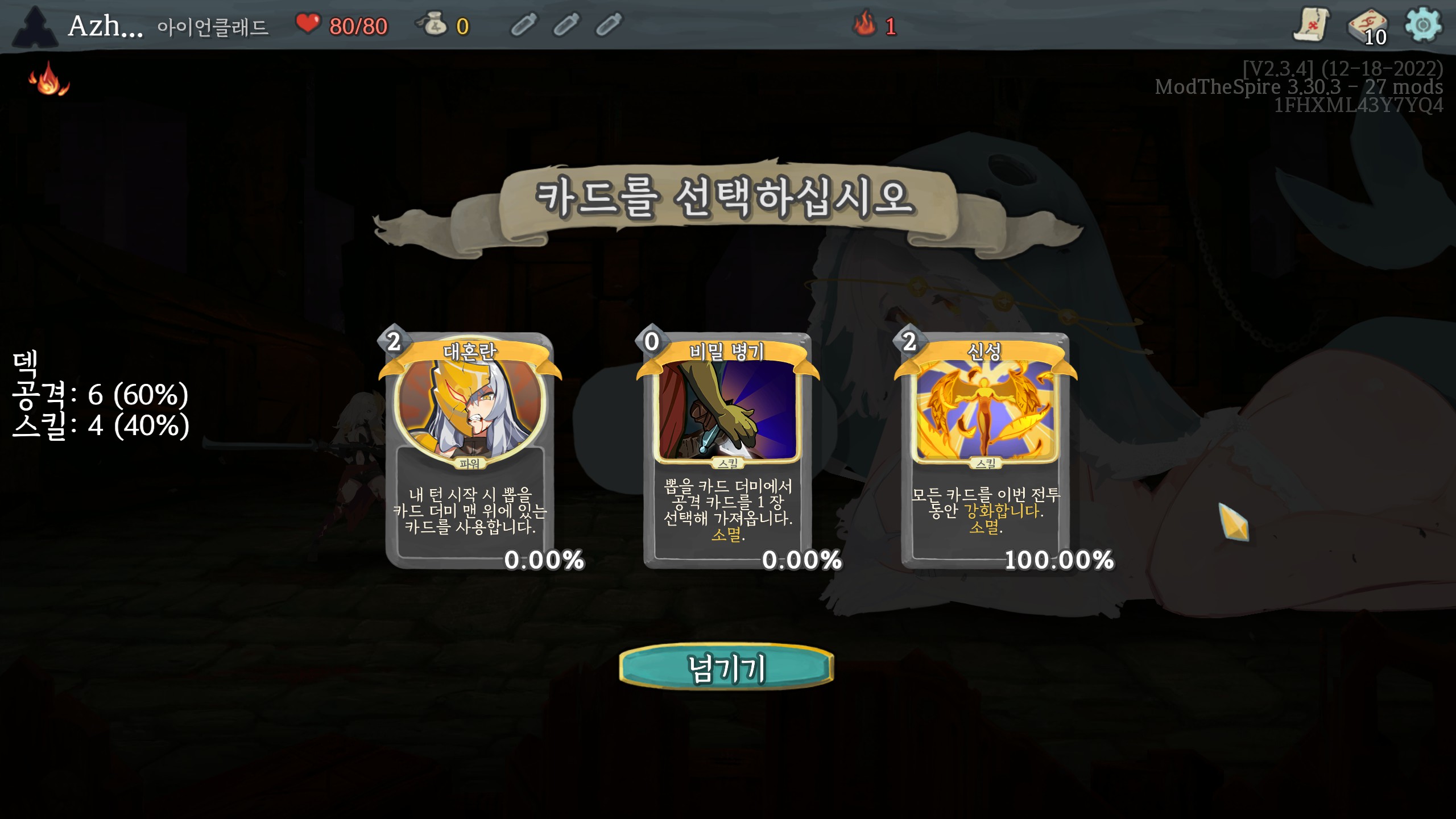Viewport: 1456px width, 819px height.
Task: View the deck of 10 cards
Action: 1367,26
